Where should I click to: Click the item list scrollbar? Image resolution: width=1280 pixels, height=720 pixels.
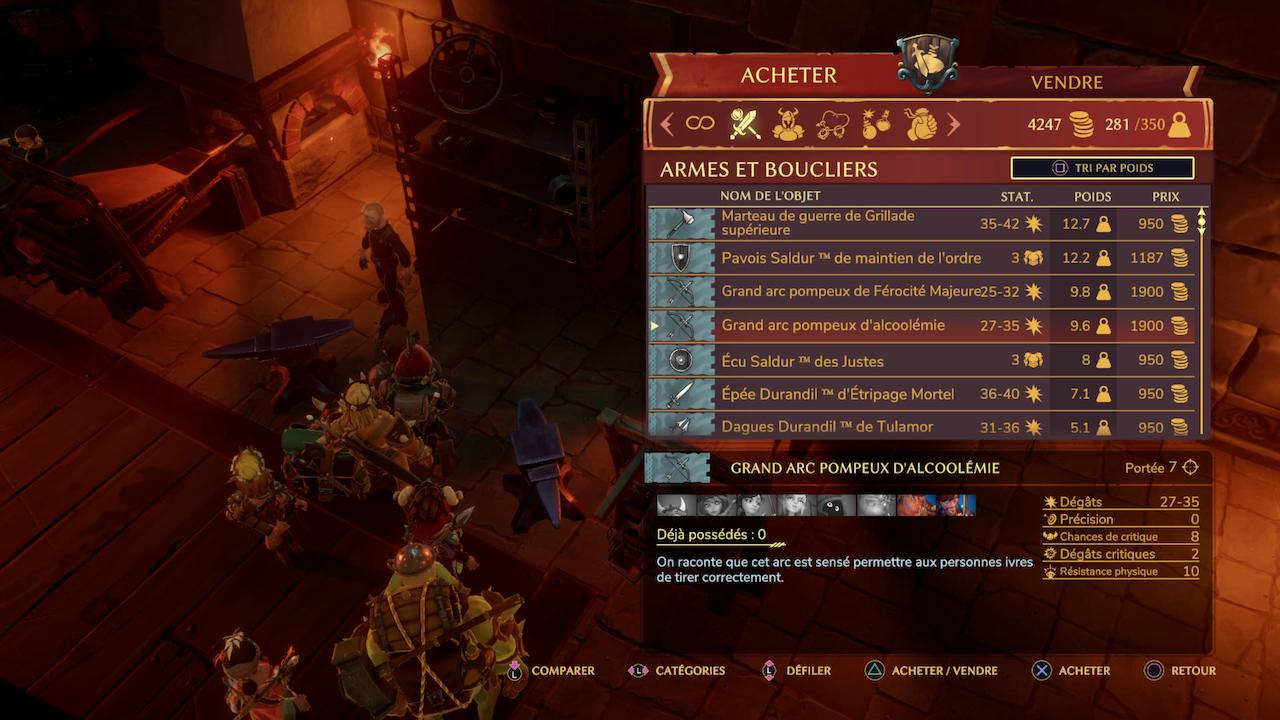[1202, 222]
